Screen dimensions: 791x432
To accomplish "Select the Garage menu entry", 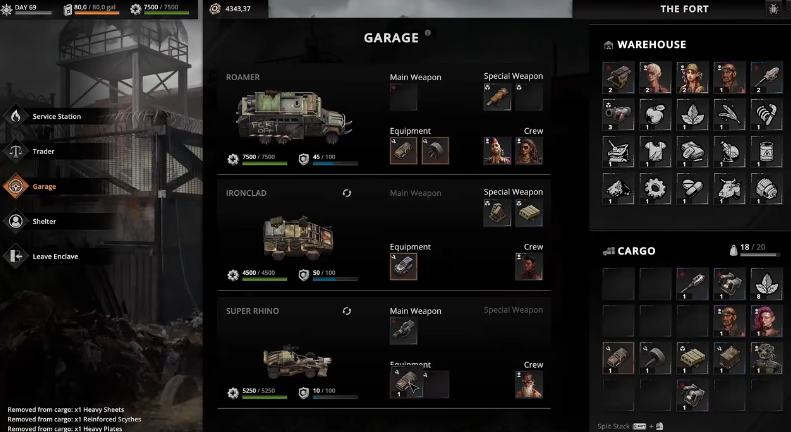I will (x=44, y=186).
